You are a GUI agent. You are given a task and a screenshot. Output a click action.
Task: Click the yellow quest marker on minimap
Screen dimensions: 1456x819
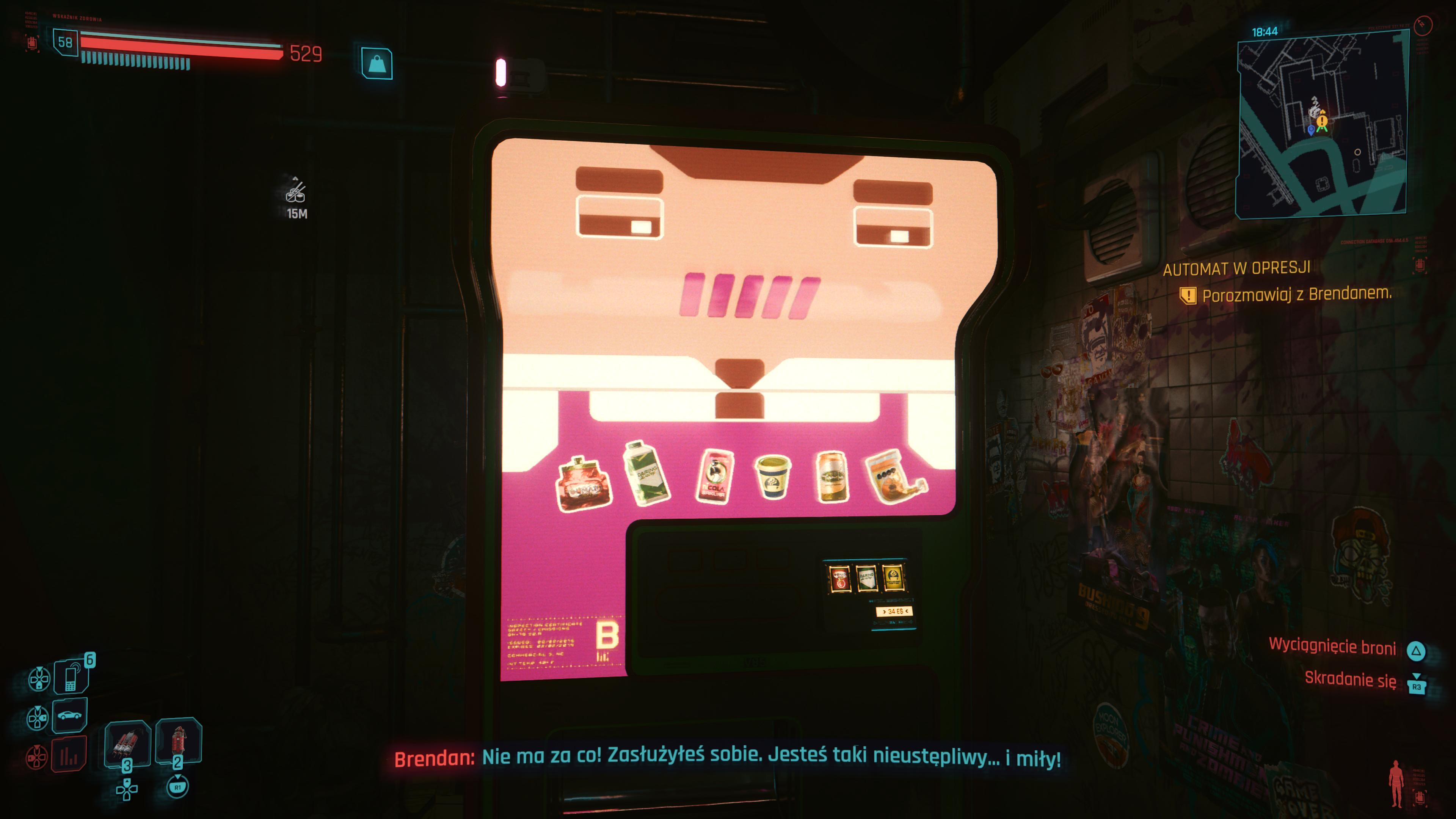click(x=1322, y=121)
